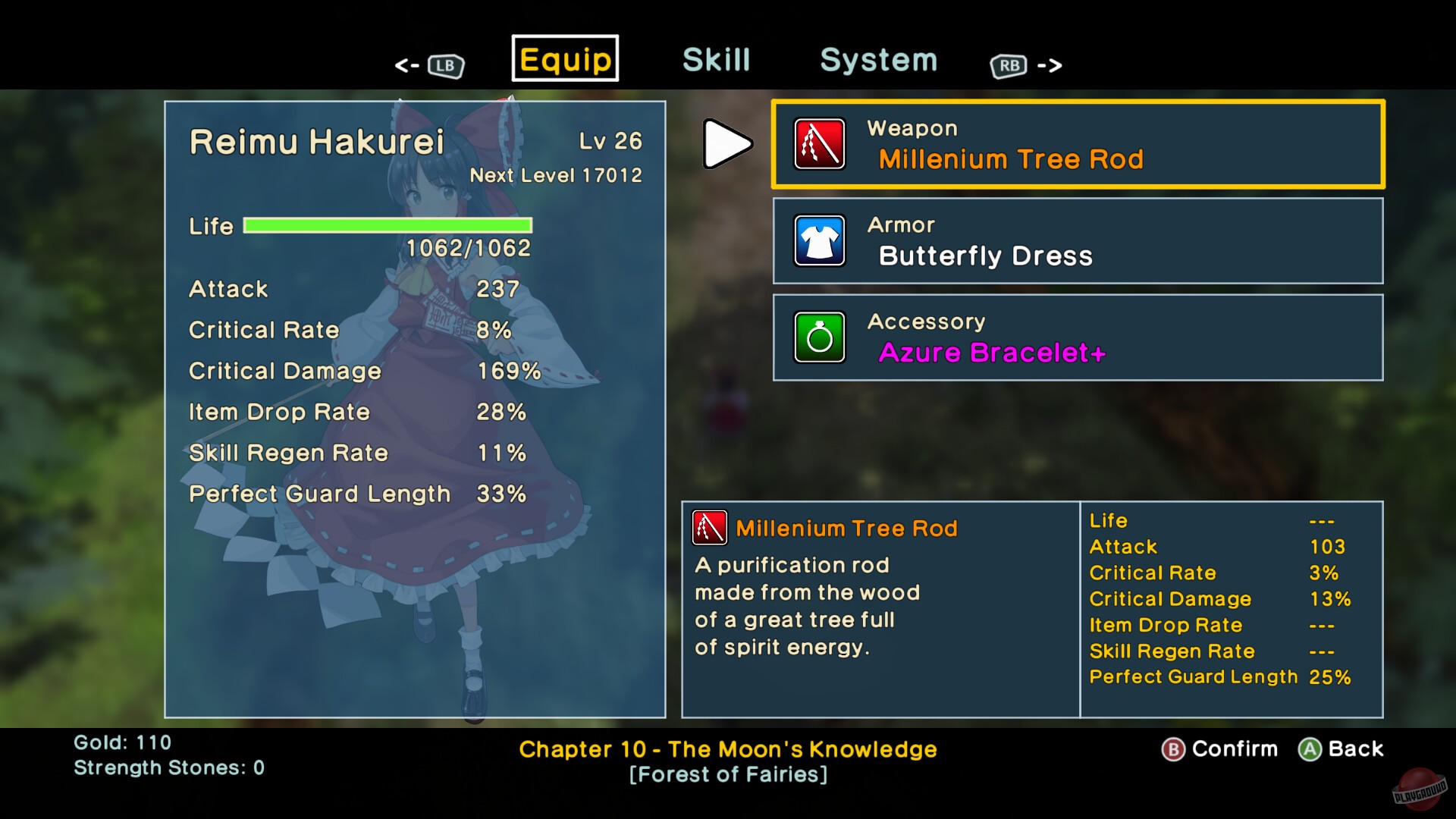Toggle the left arrow beside LB
The width and height of the screenshot is (1456, 819).
(x=407, y=65)
